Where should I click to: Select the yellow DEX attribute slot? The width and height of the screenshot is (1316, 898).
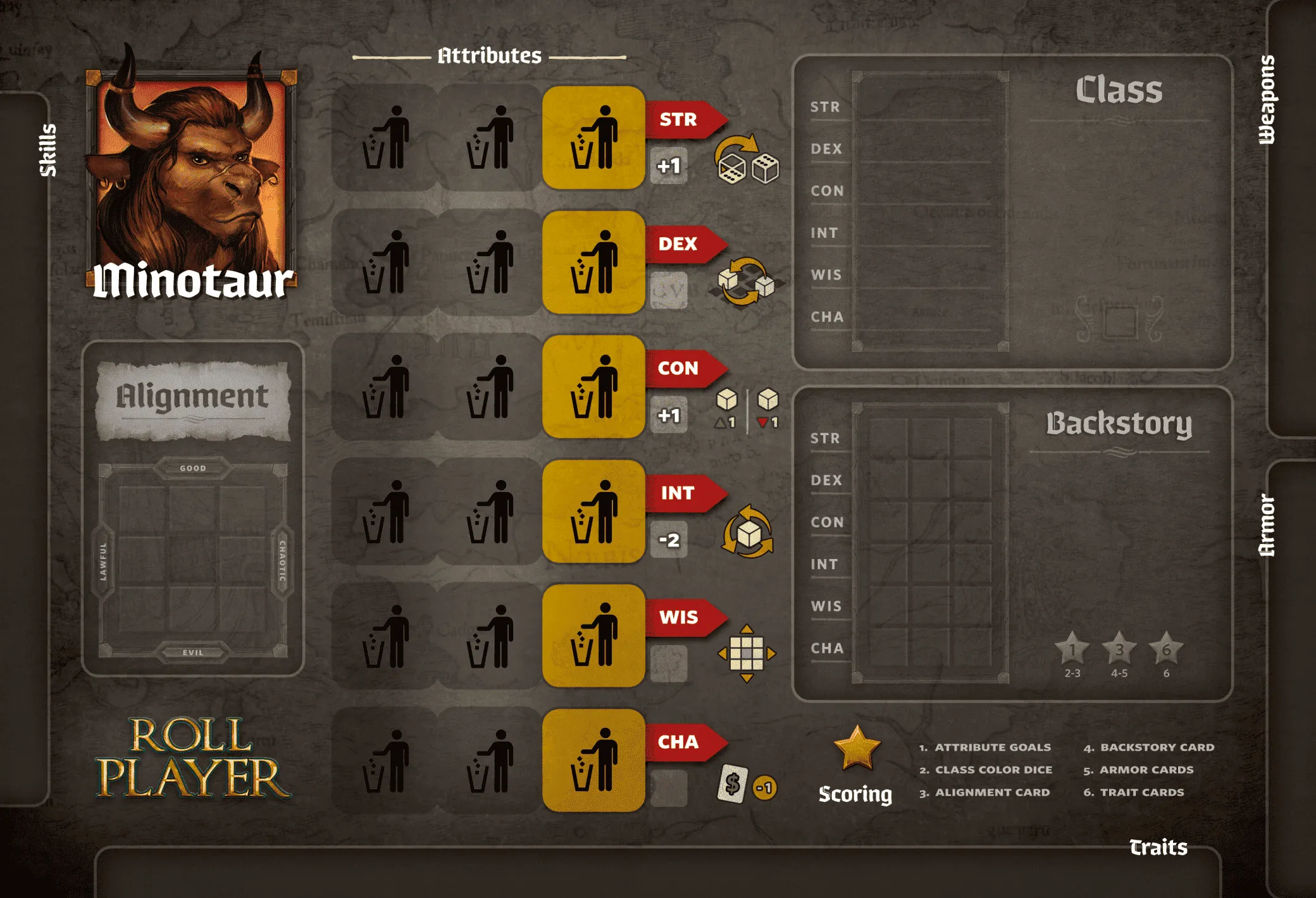tap(593, 262)
